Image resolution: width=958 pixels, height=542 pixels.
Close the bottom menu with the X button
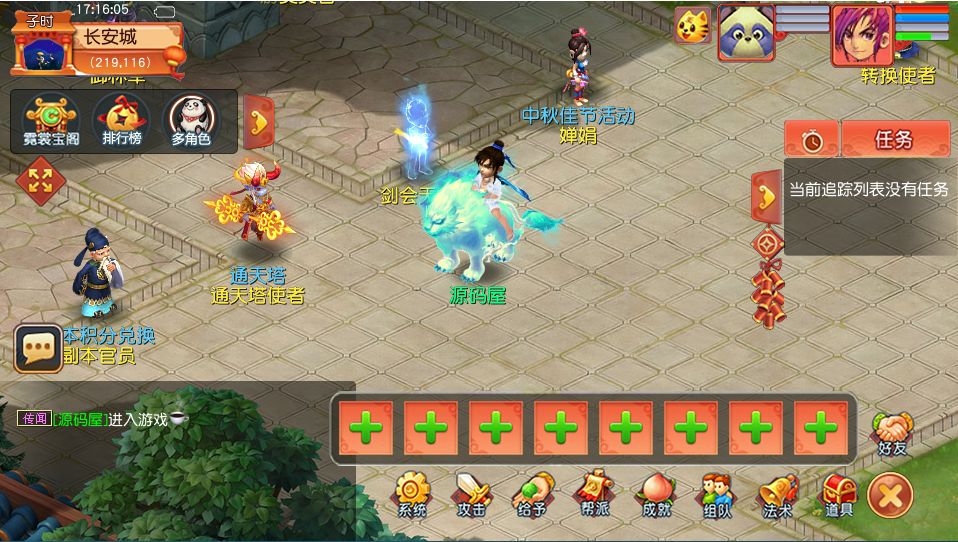[890, 495]
